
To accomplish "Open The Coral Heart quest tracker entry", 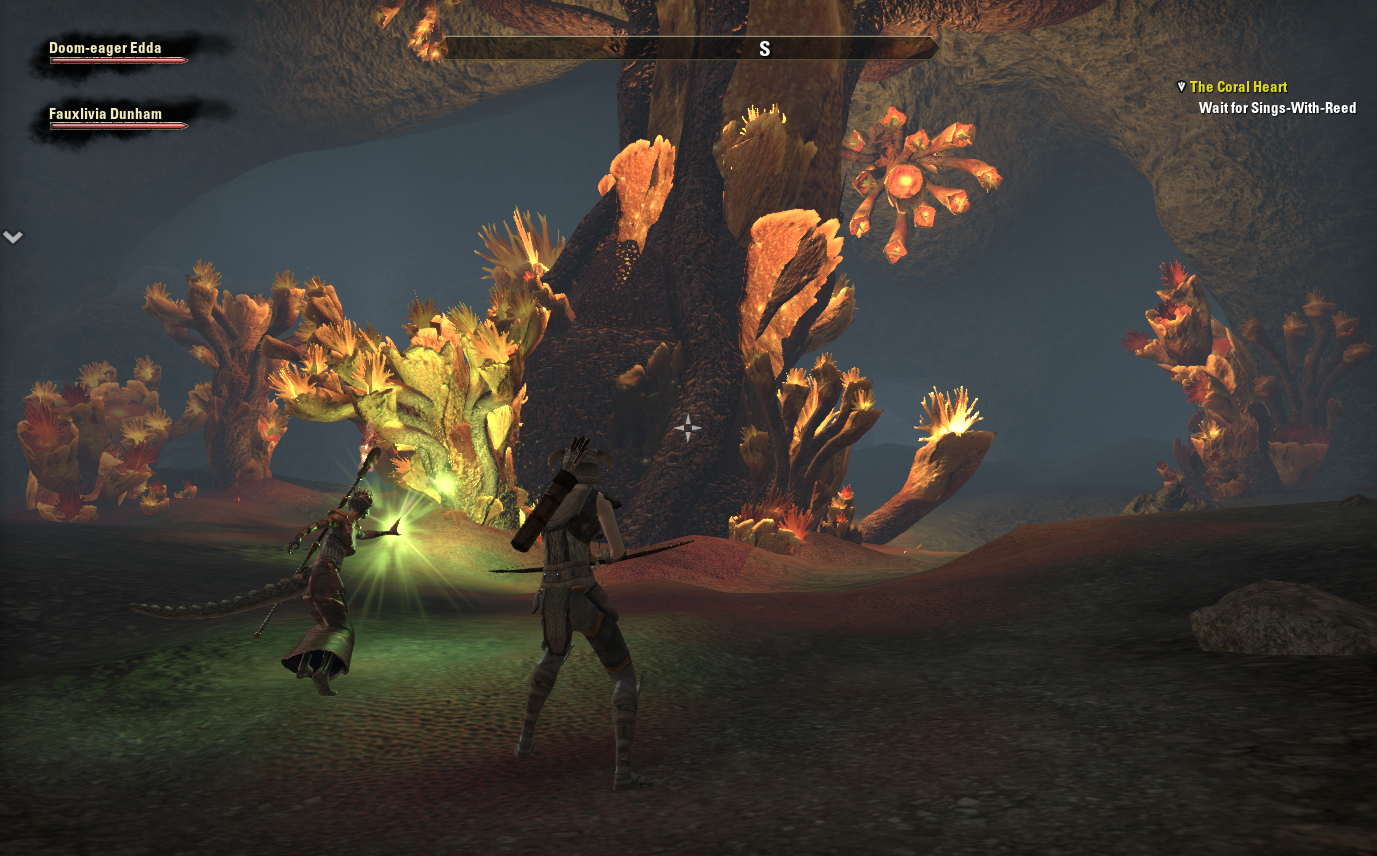I will point(1238,87).
